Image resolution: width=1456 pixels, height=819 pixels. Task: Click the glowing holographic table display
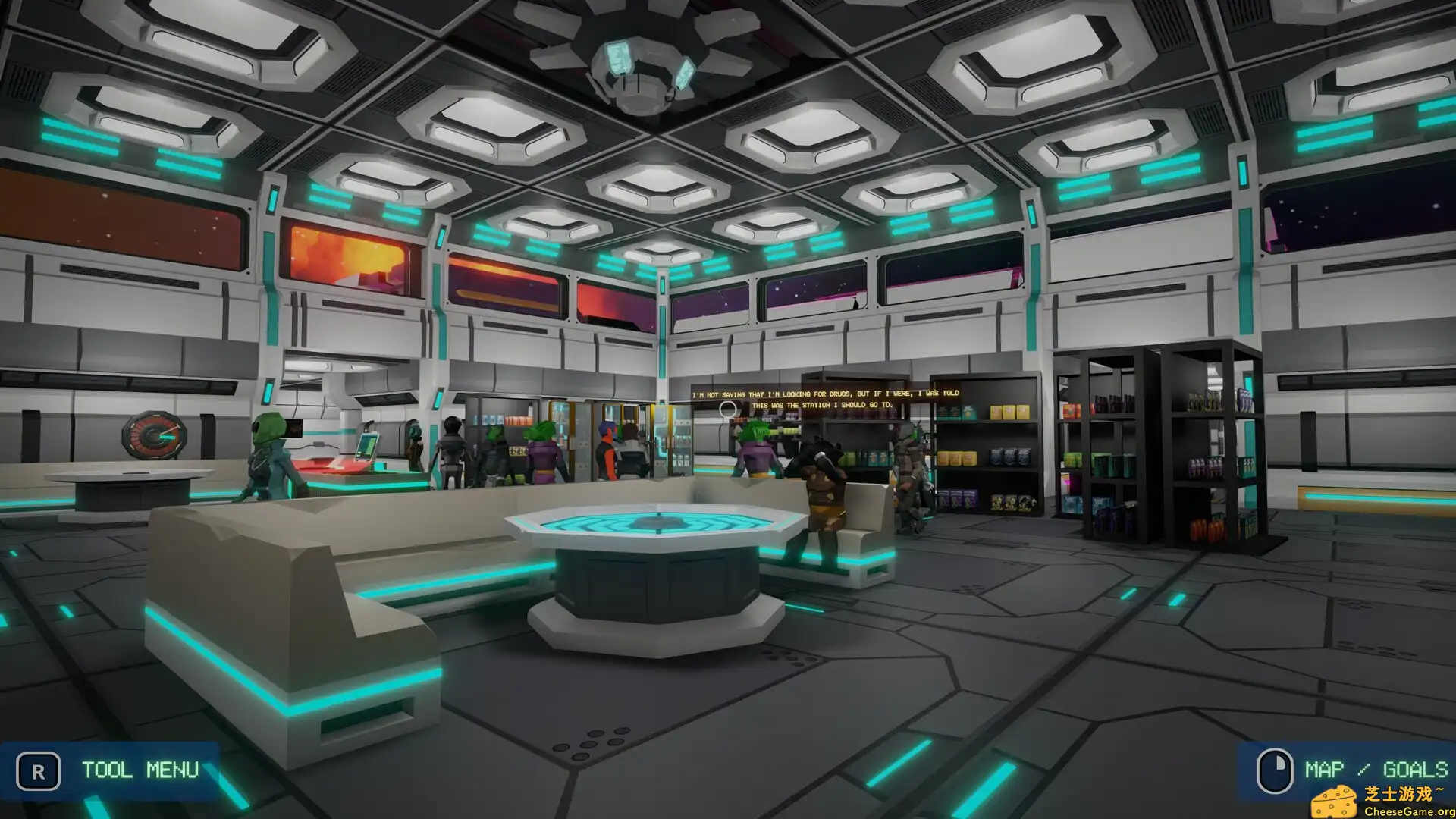tap(654, 523)
